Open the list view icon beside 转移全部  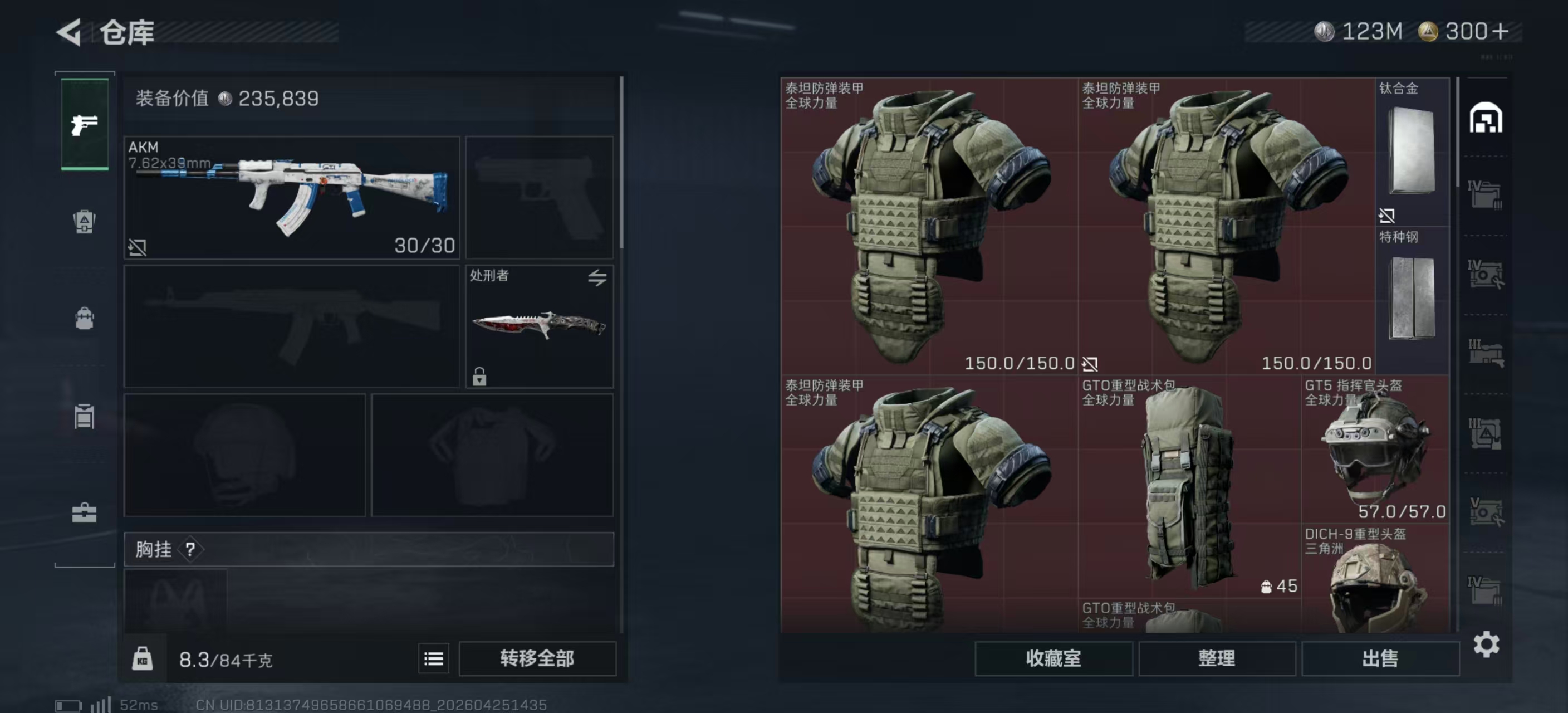click(433, 658)
